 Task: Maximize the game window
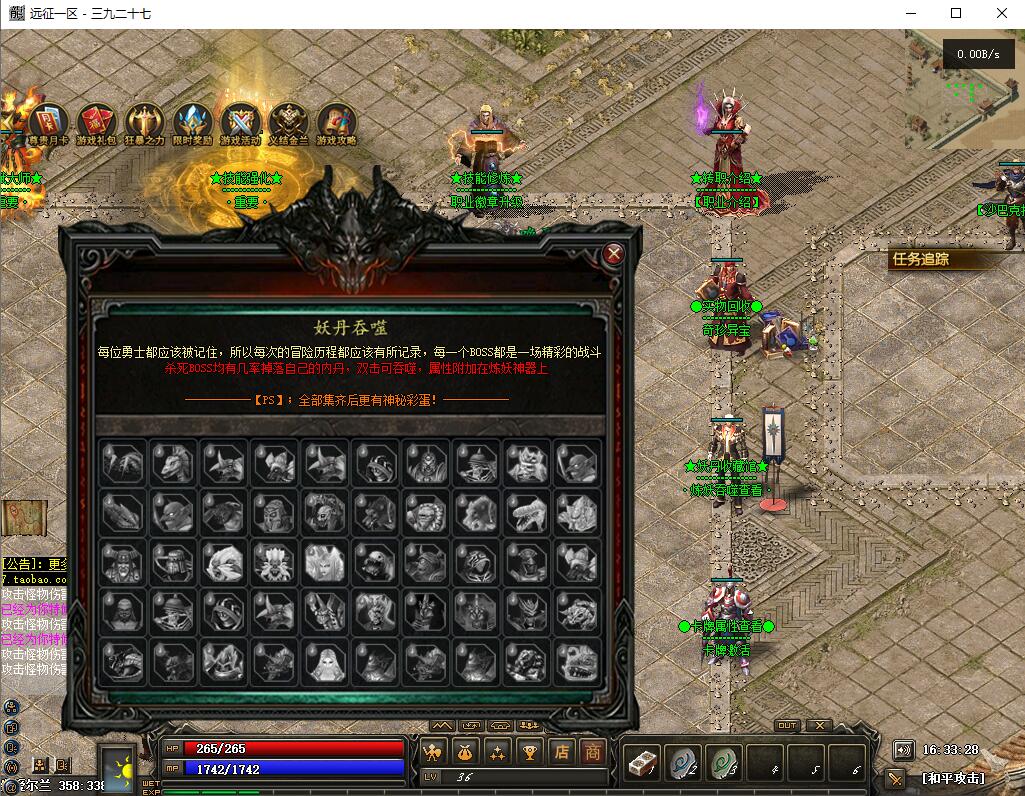point(956,13)
